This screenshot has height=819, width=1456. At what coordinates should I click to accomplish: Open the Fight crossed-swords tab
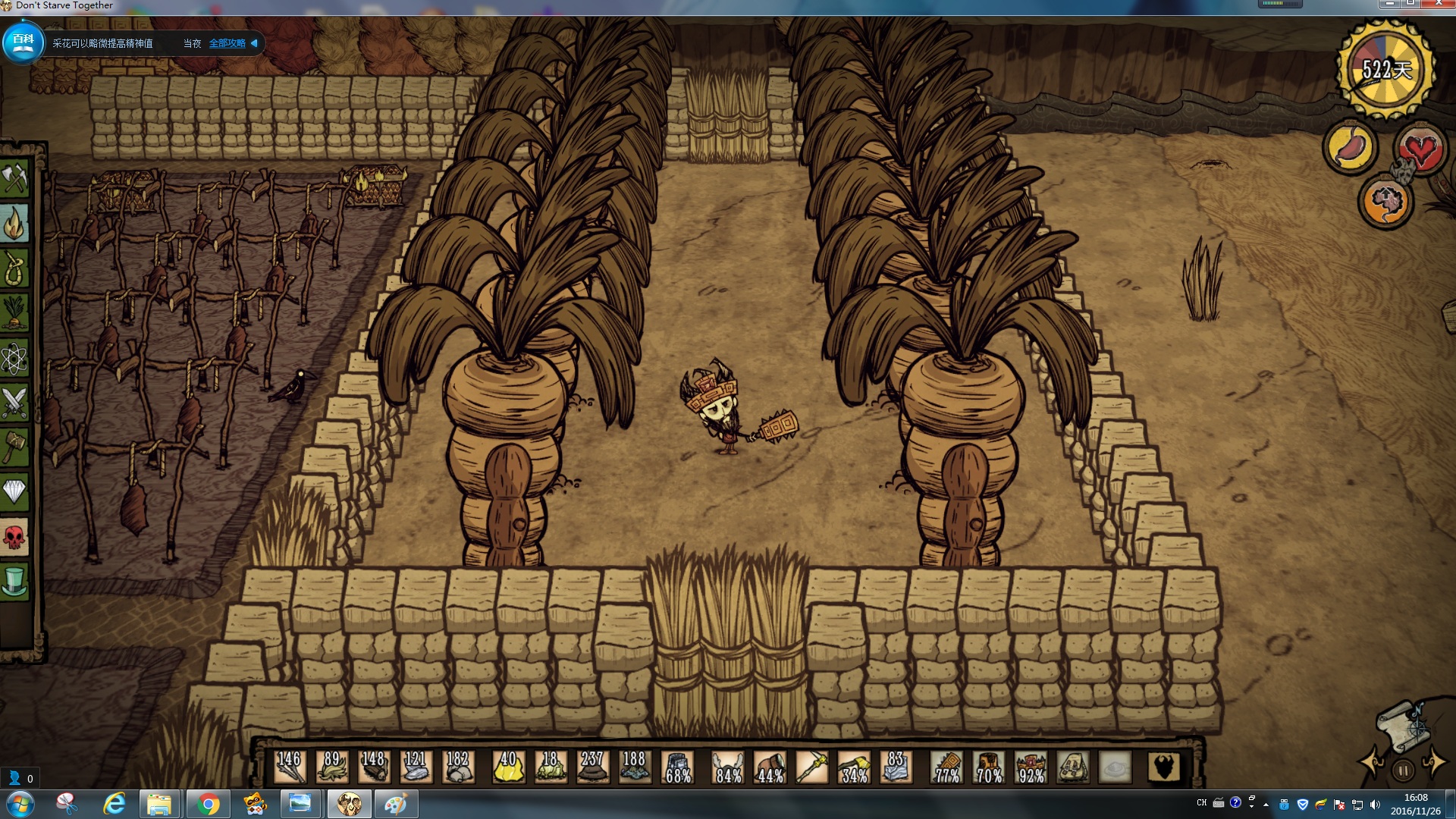click(x=14, y=403)
